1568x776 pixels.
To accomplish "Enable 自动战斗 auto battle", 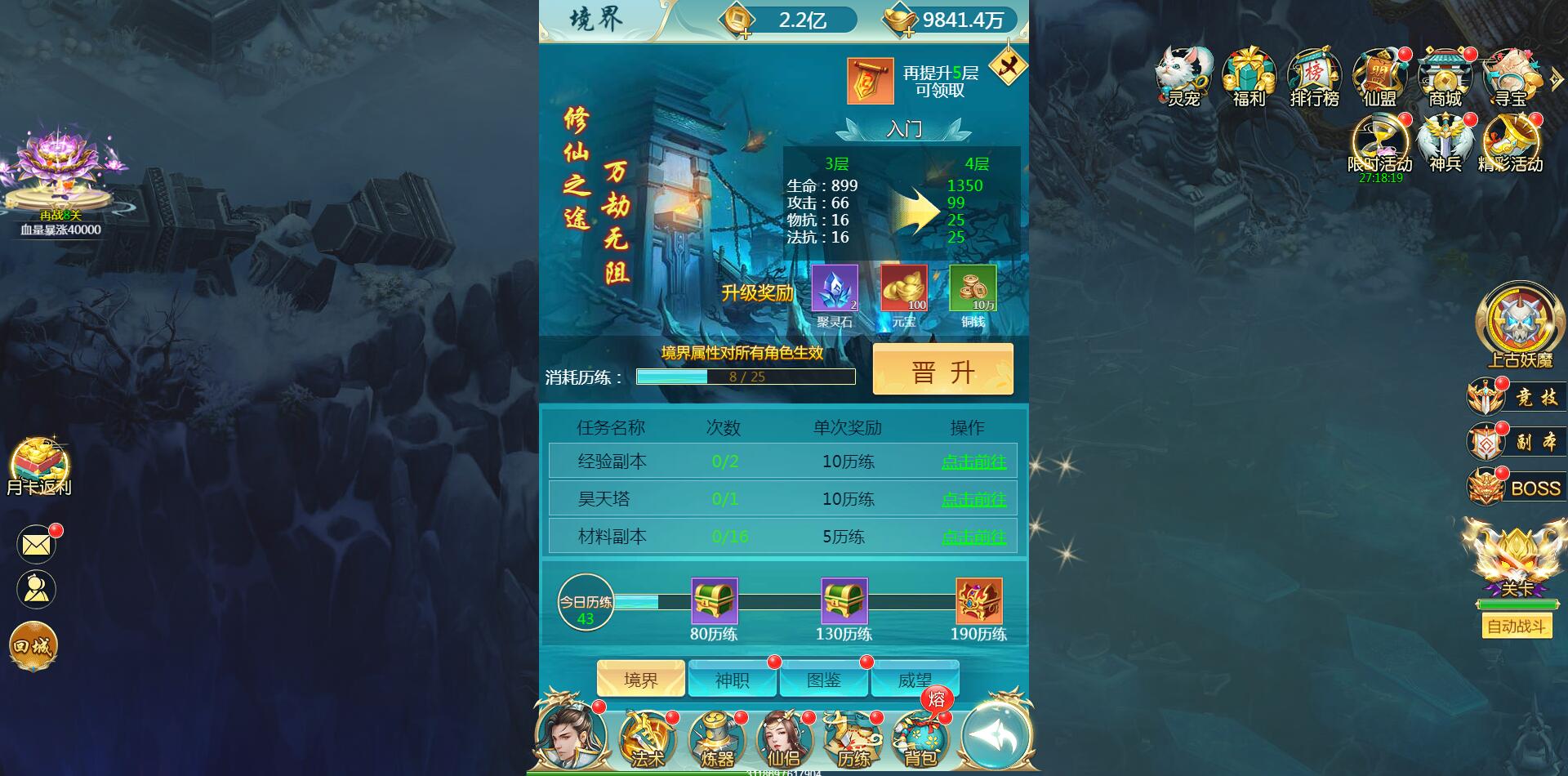I will (x=1517, y=626).
